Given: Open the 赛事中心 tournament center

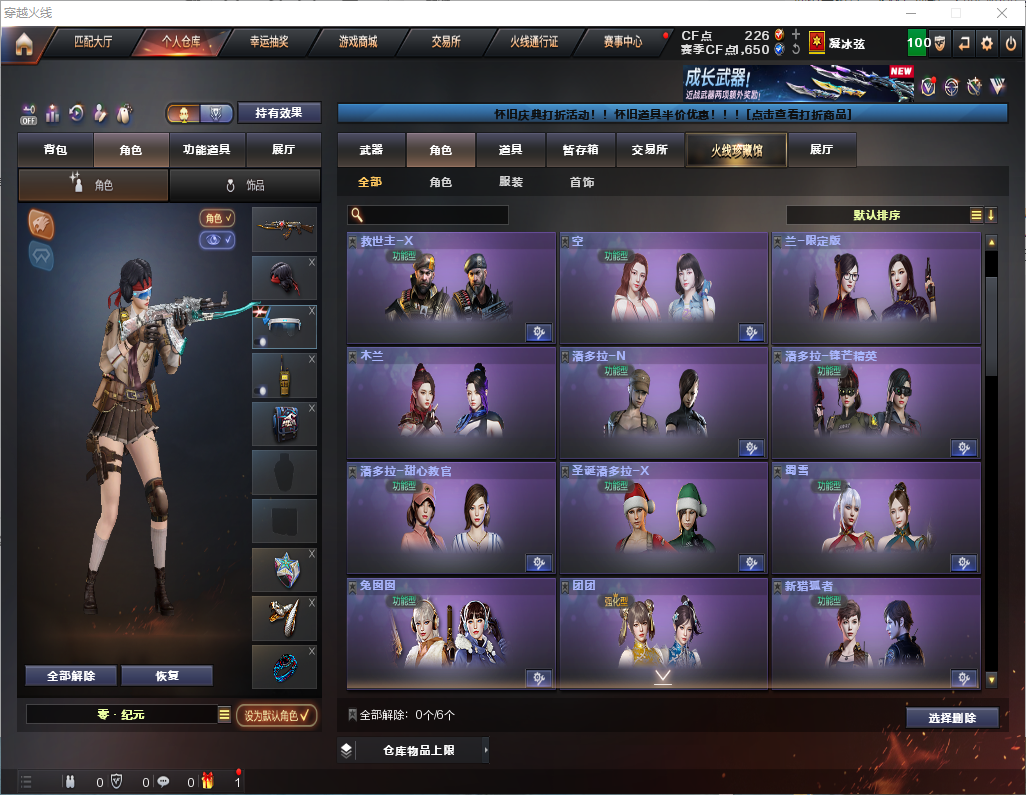Looking at the screenshot, I should [623, 43].
